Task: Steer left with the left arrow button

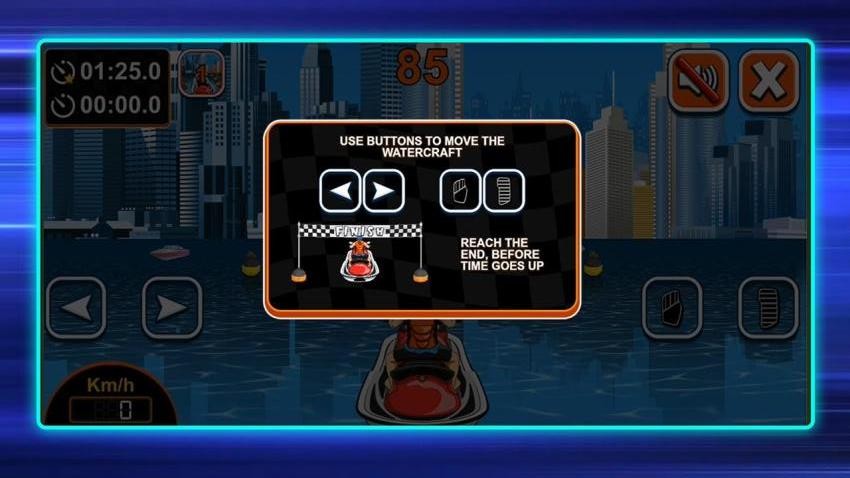Action: tap(76, 307)
